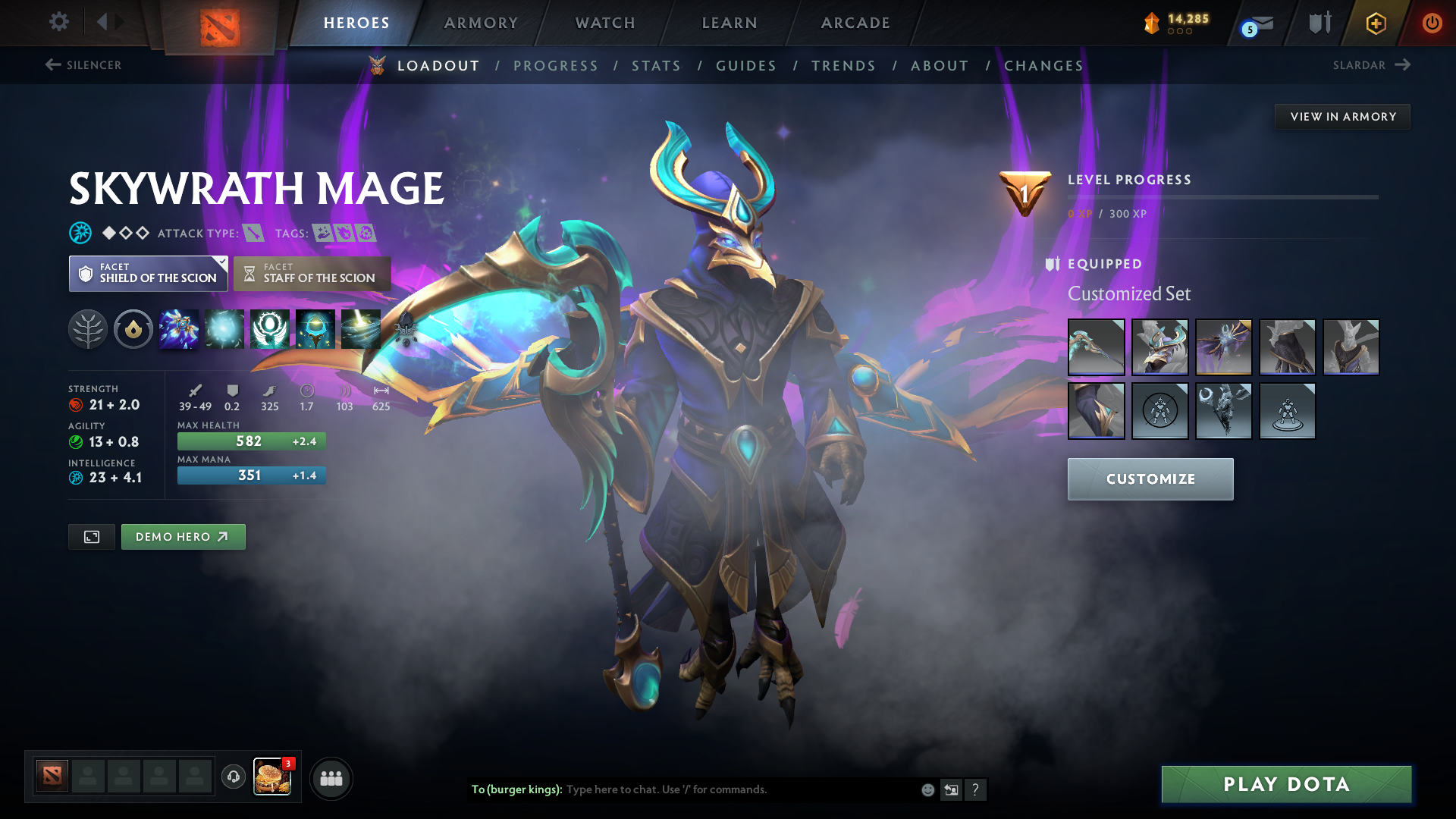1456x819 pixels.
Task: Toggle the emoticon picker beside chat
Action: pos(927,789)
